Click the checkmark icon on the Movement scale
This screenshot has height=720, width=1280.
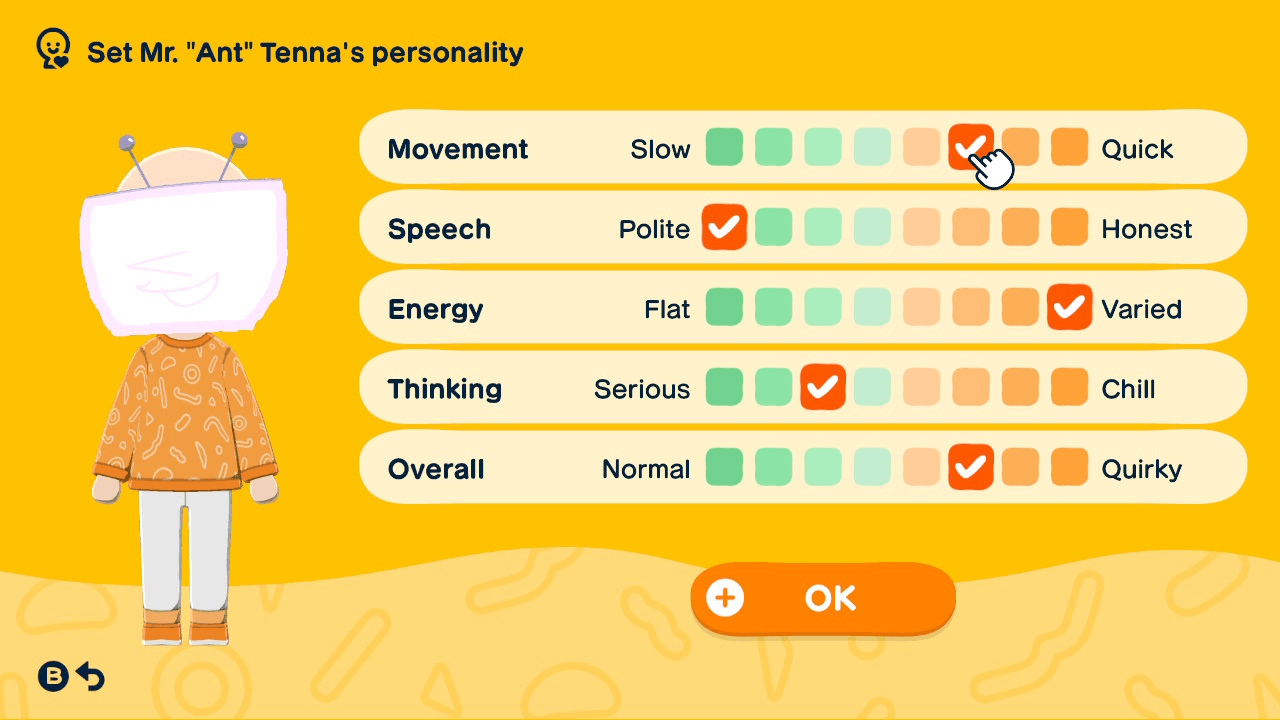click(x=971, y=147)
